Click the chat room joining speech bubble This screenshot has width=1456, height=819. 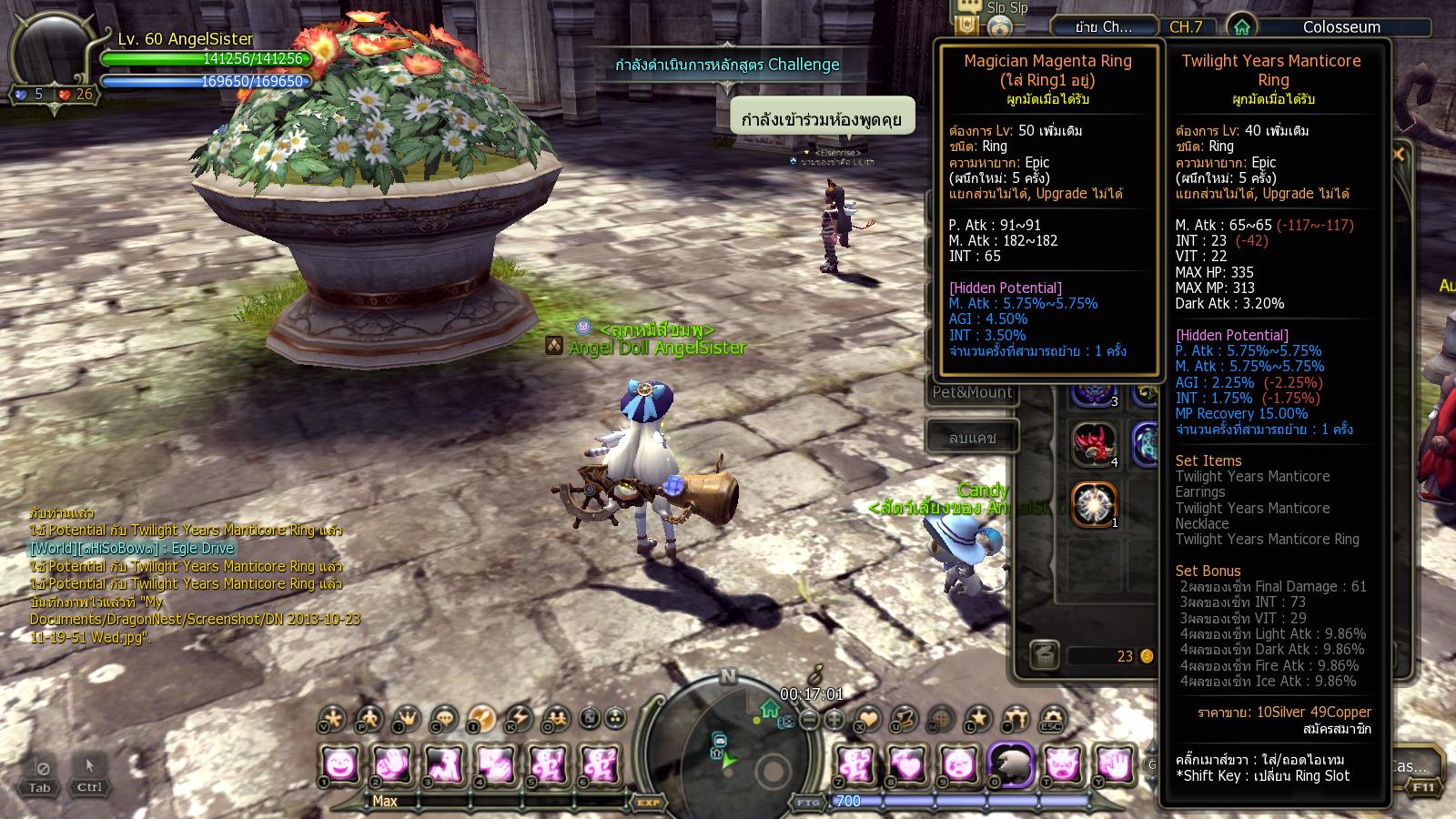click(x=822, y=119)
